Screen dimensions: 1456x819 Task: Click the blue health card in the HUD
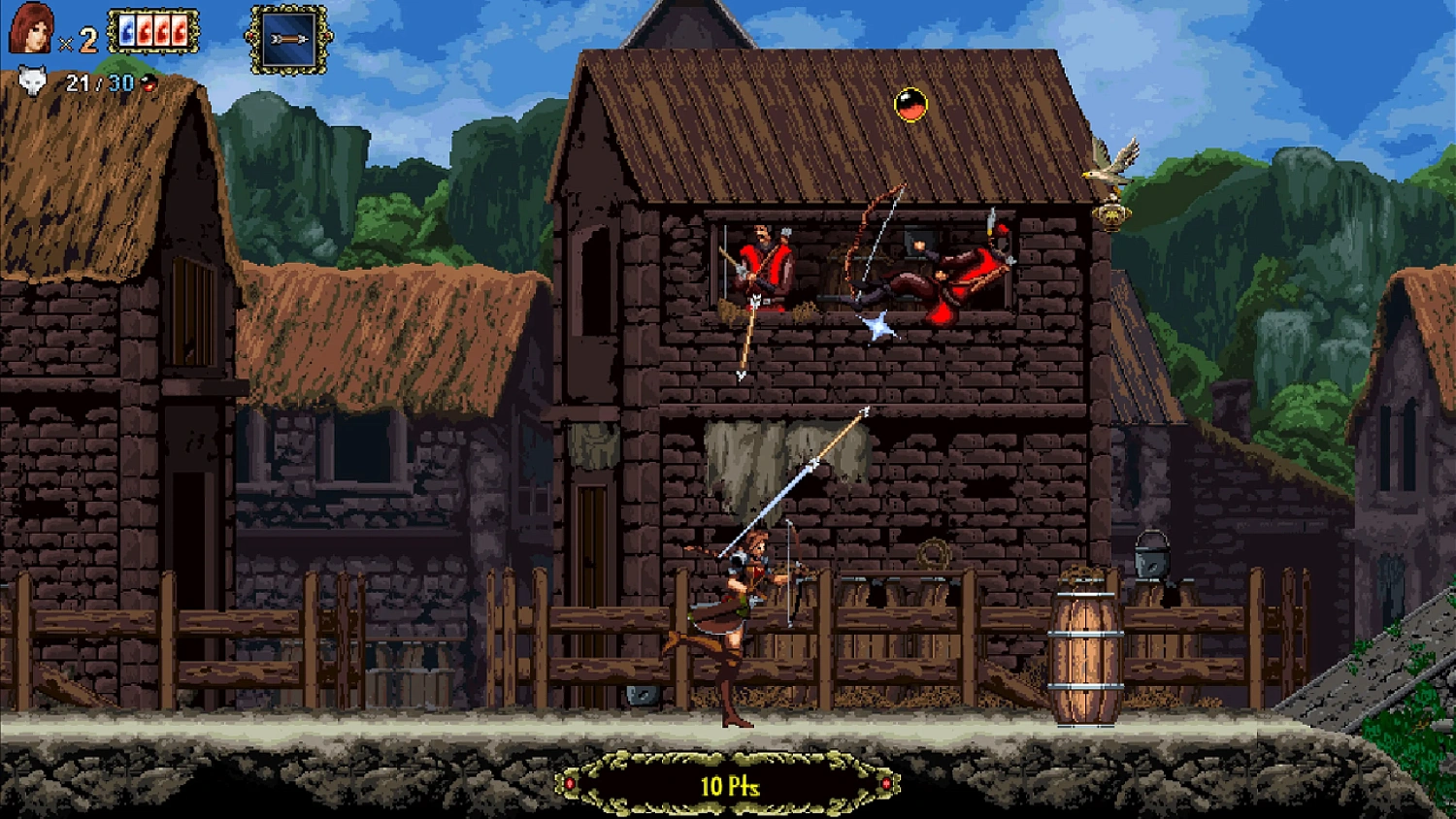pos(127,30)
